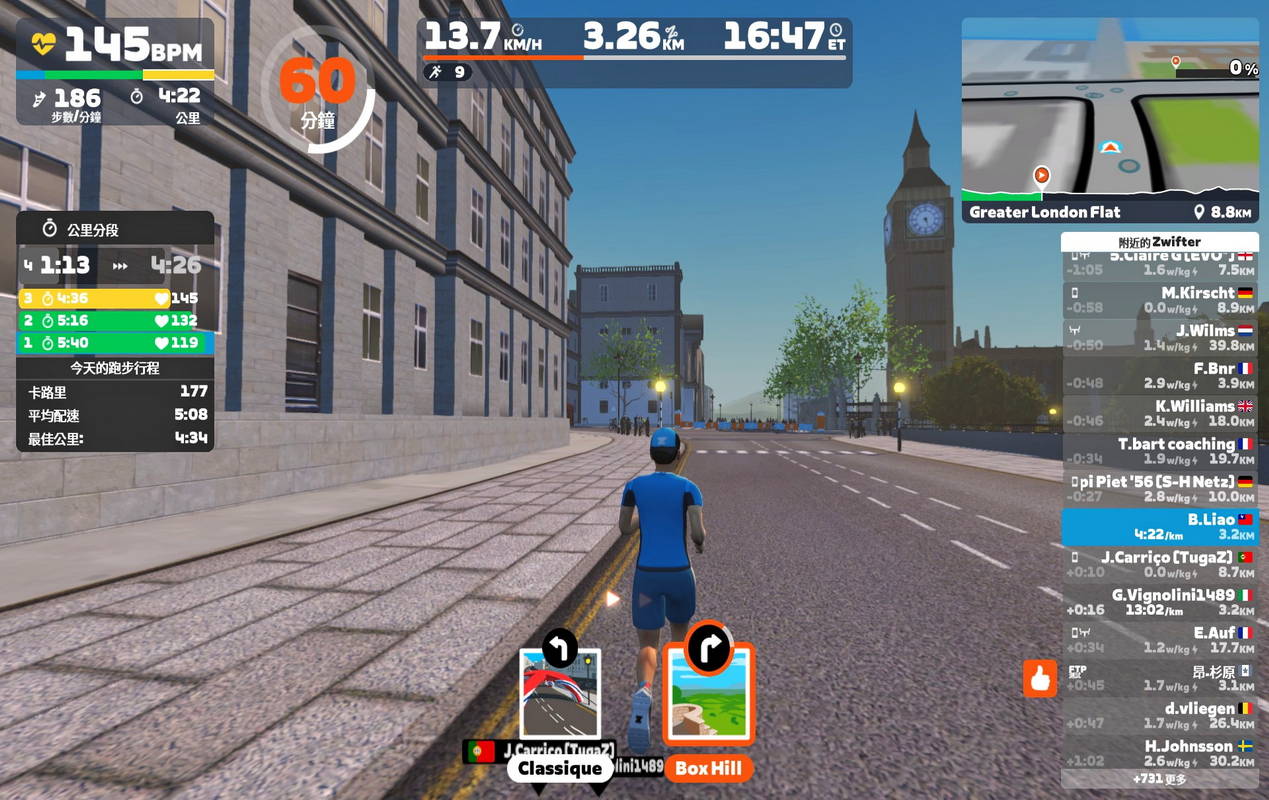Click the 60 minute goal ring

click(x=317, y=92)
